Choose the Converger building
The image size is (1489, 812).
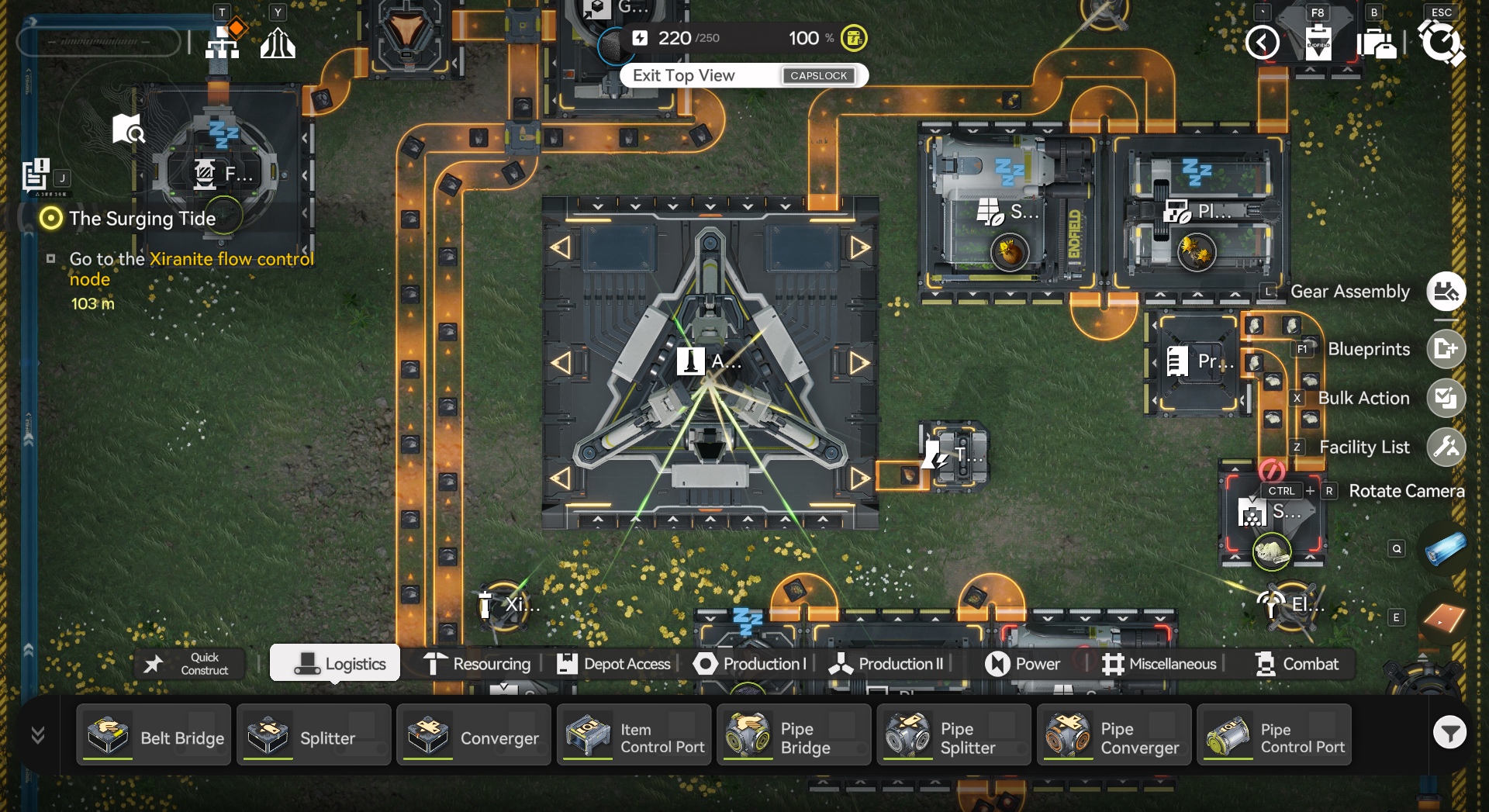pyautogui.click(x=474, y=735)
